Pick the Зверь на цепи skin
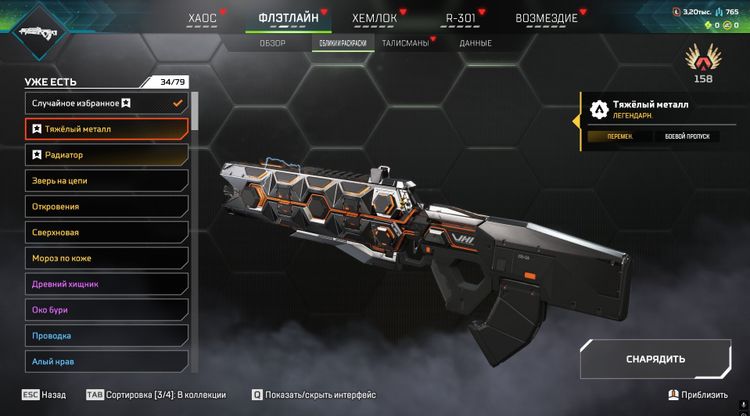Viewport: 750px width, 416px height. point(106,181)
